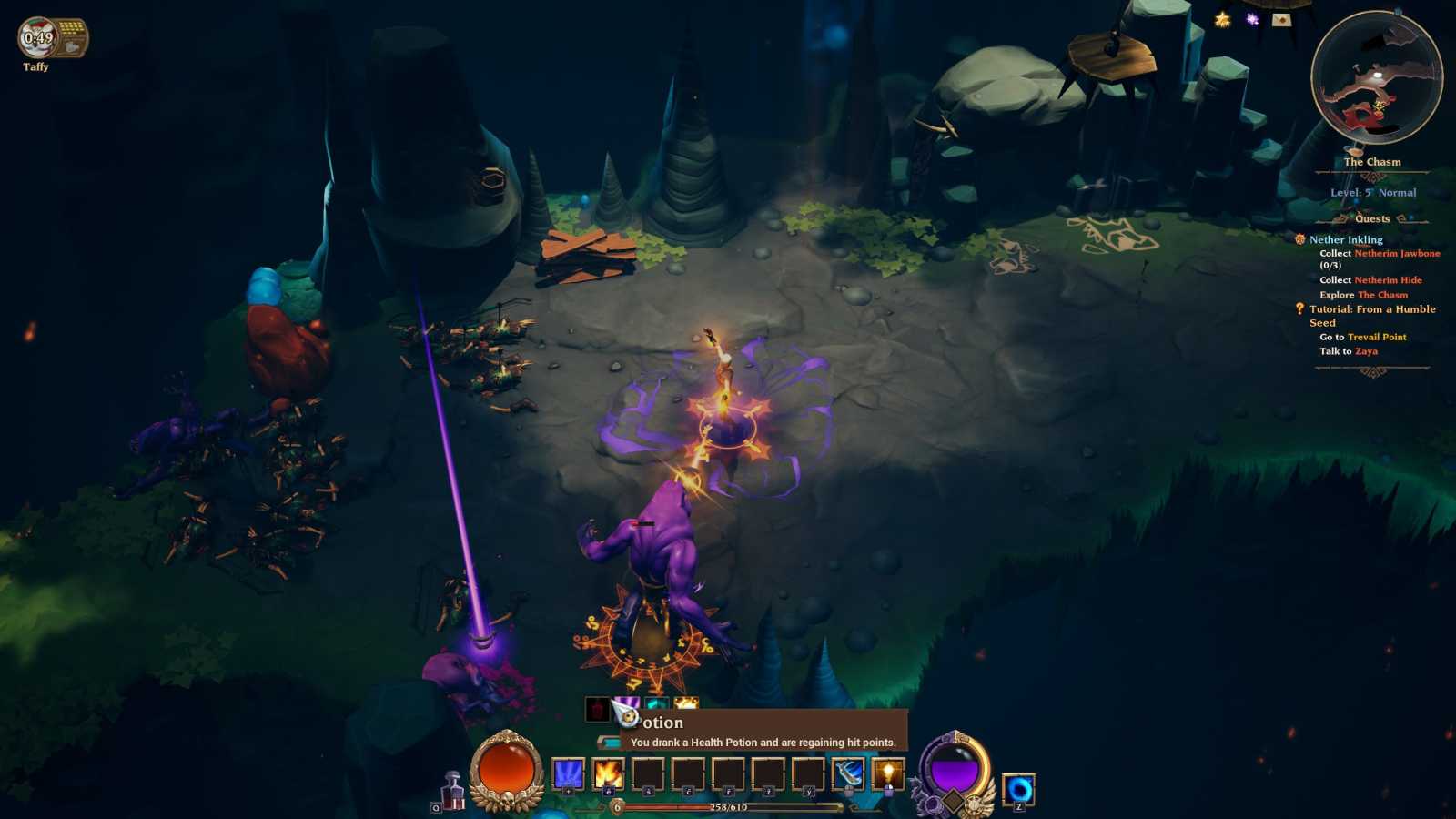Viewport: 1456px width, 819px height.
Task: Click the Trevail Point quest link
Action: 1377,337
